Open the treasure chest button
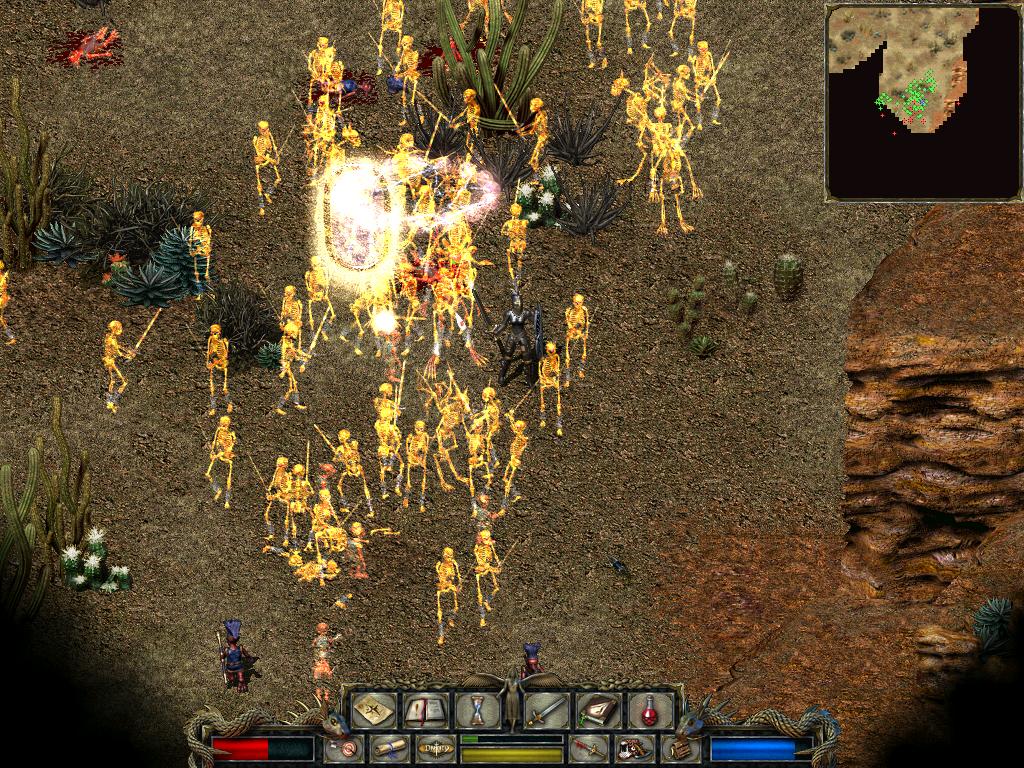The height and width of the screenshot is (768, 1024). tap(679, 748)
